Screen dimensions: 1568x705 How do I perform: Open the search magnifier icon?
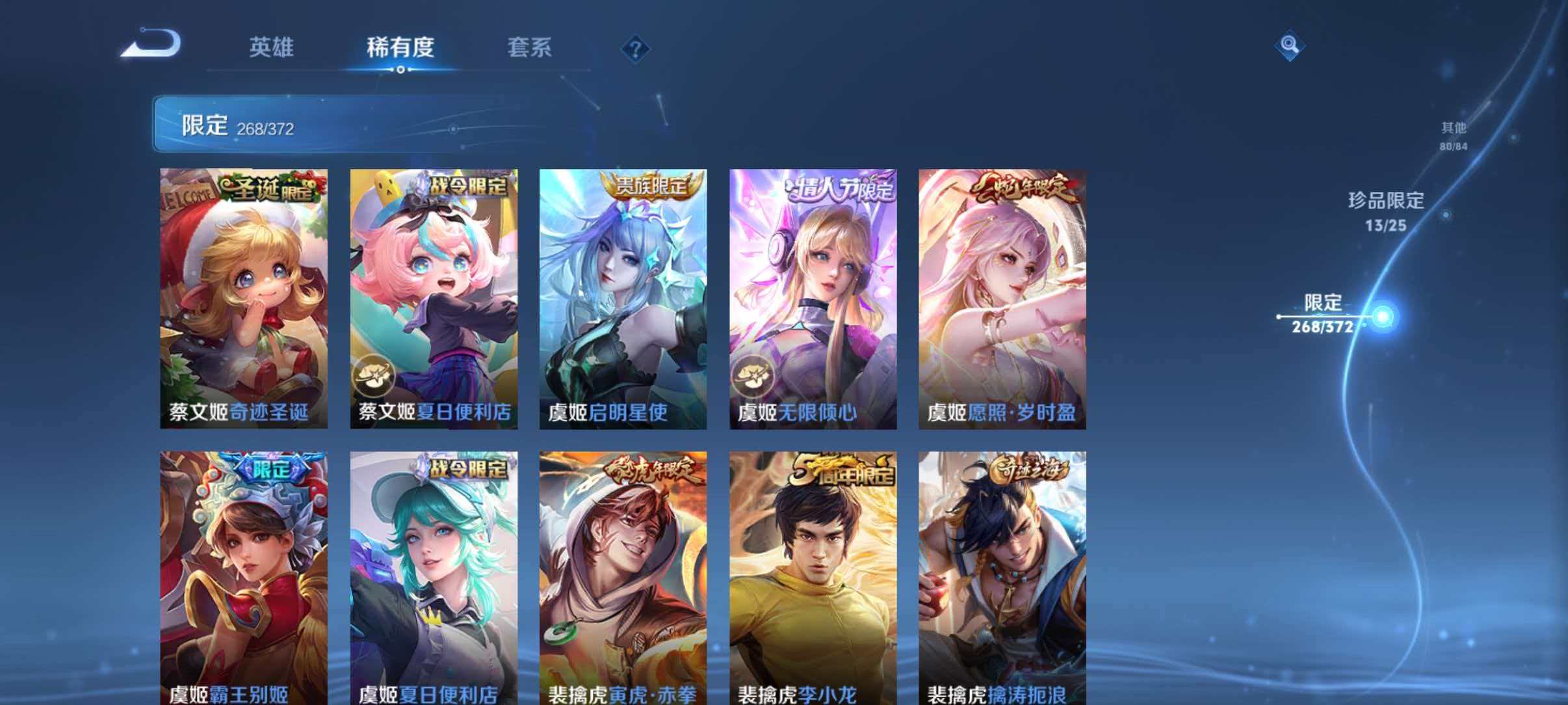click(1290, 46)
